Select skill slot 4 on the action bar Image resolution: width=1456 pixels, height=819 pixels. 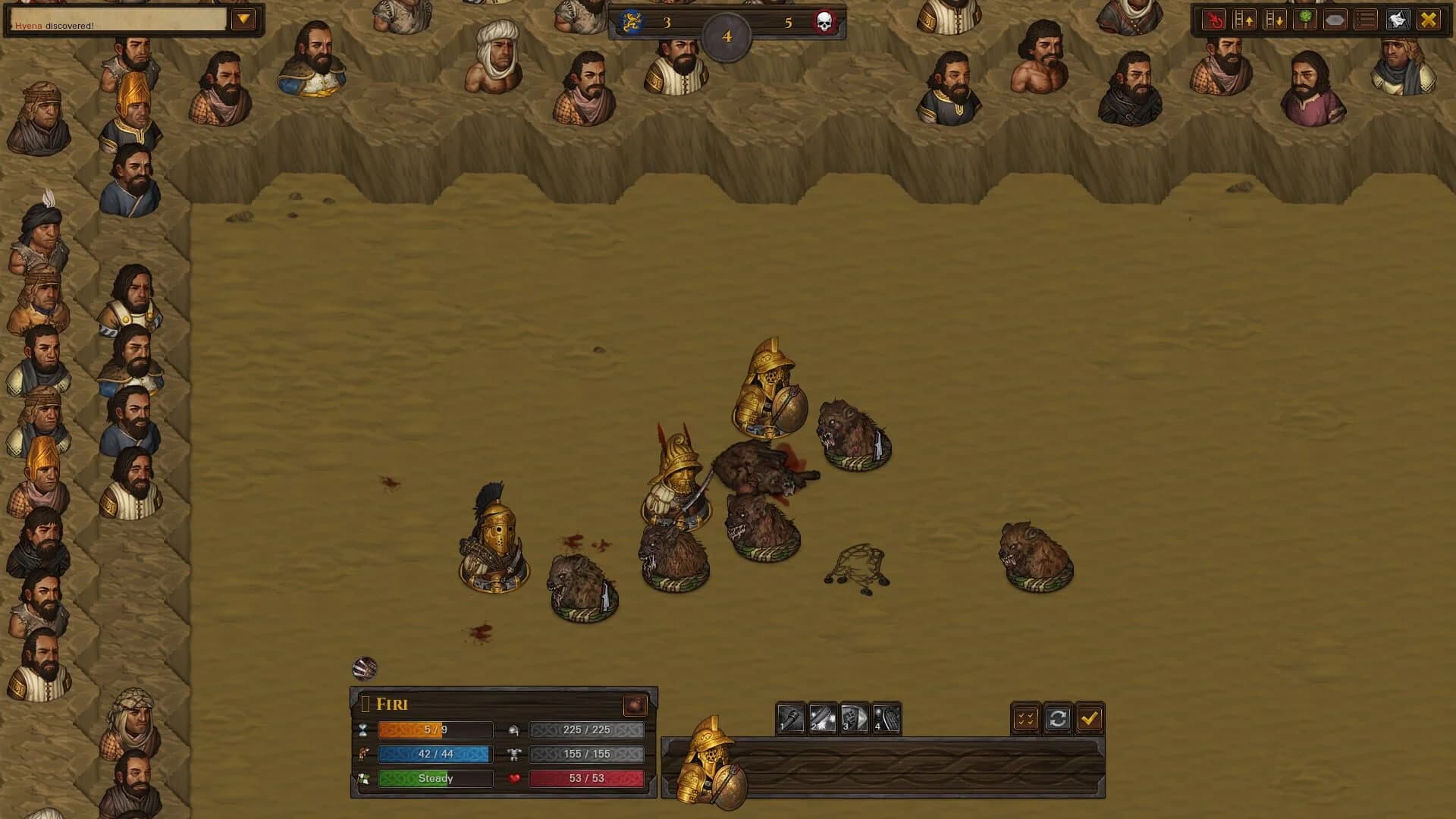pyautogui.click(x=886, y=717)
